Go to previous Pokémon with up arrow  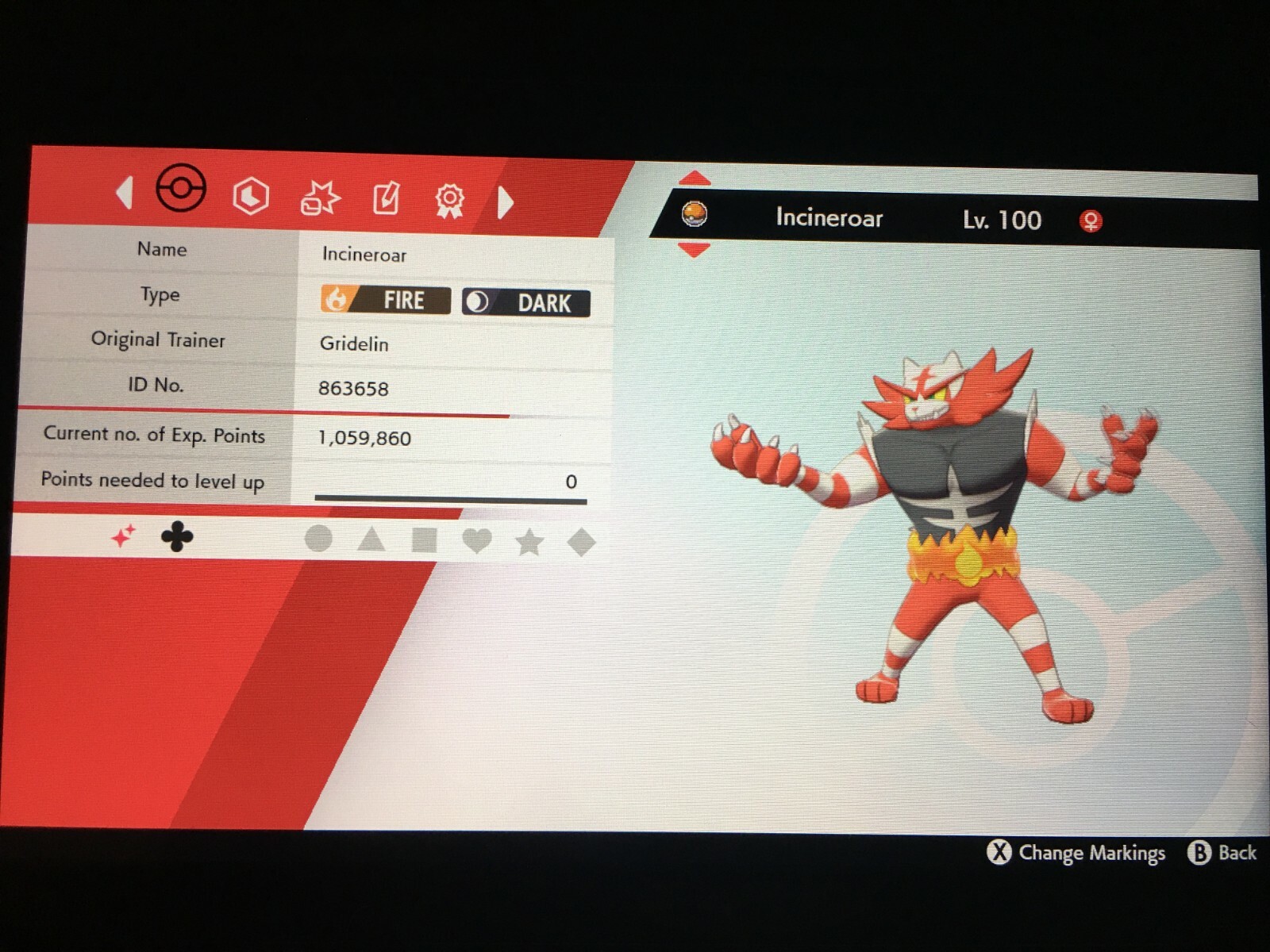click(x=695, y=178)
